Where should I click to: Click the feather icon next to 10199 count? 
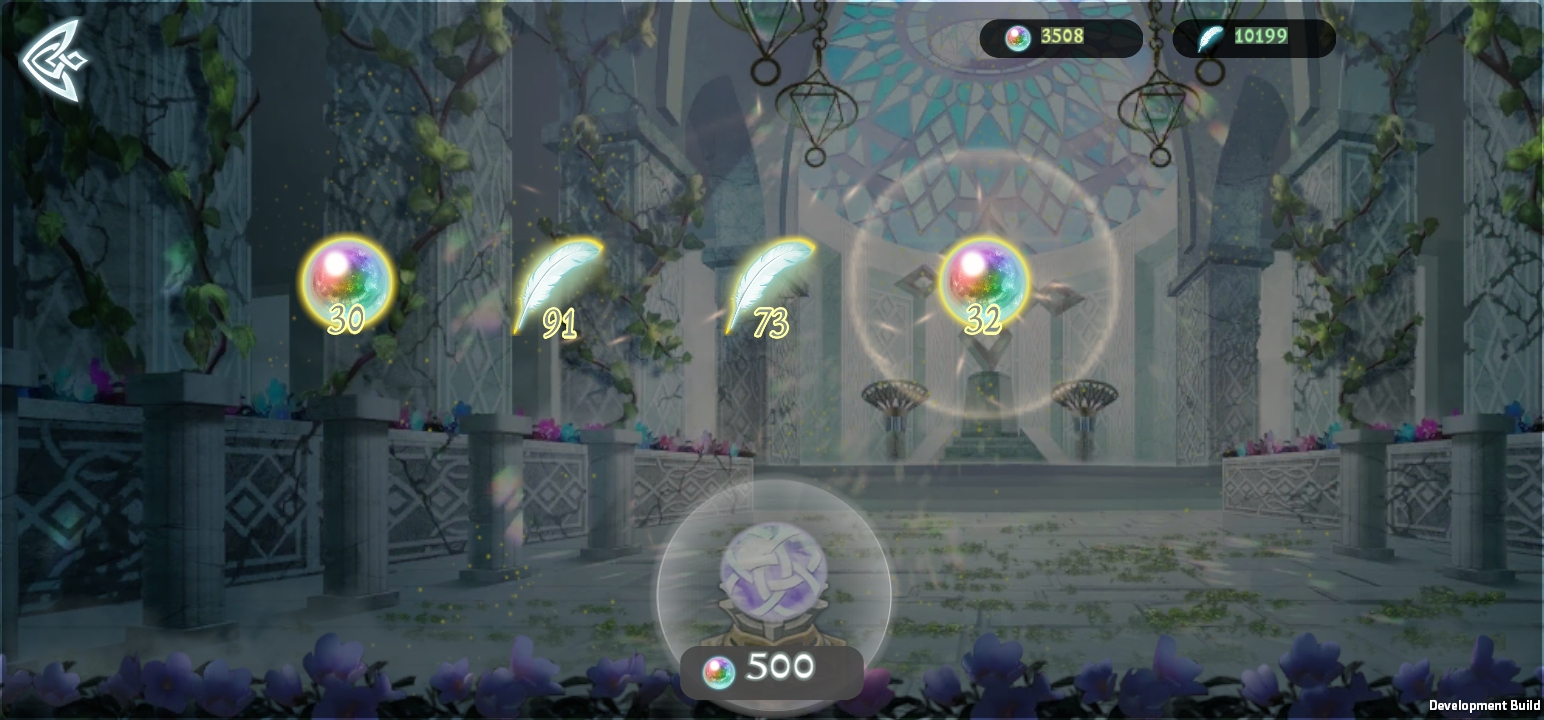[x=1211, y=38]
